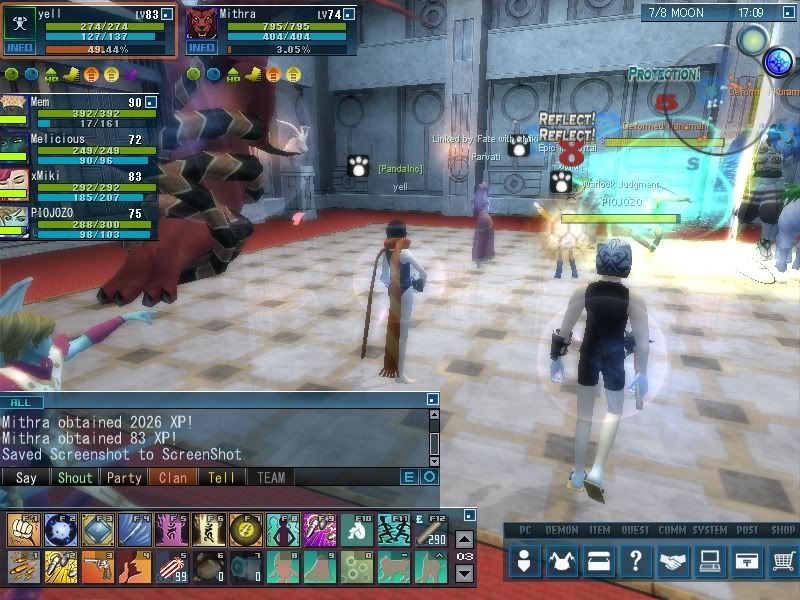
Task: Switch chat channel to Say
Action: (27, 478)
